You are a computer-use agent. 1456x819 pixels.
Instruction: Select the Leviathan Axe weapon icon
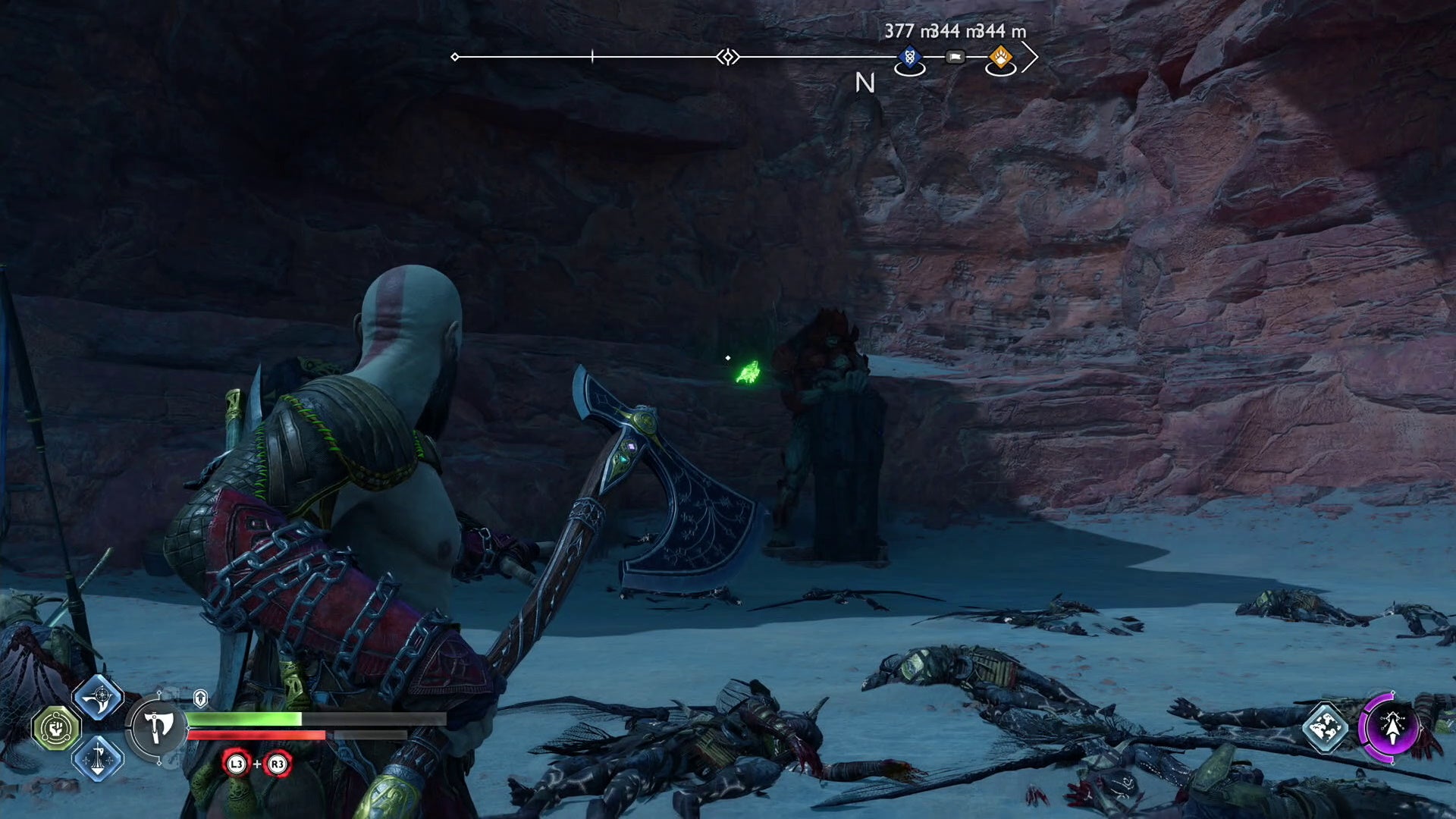157,727
